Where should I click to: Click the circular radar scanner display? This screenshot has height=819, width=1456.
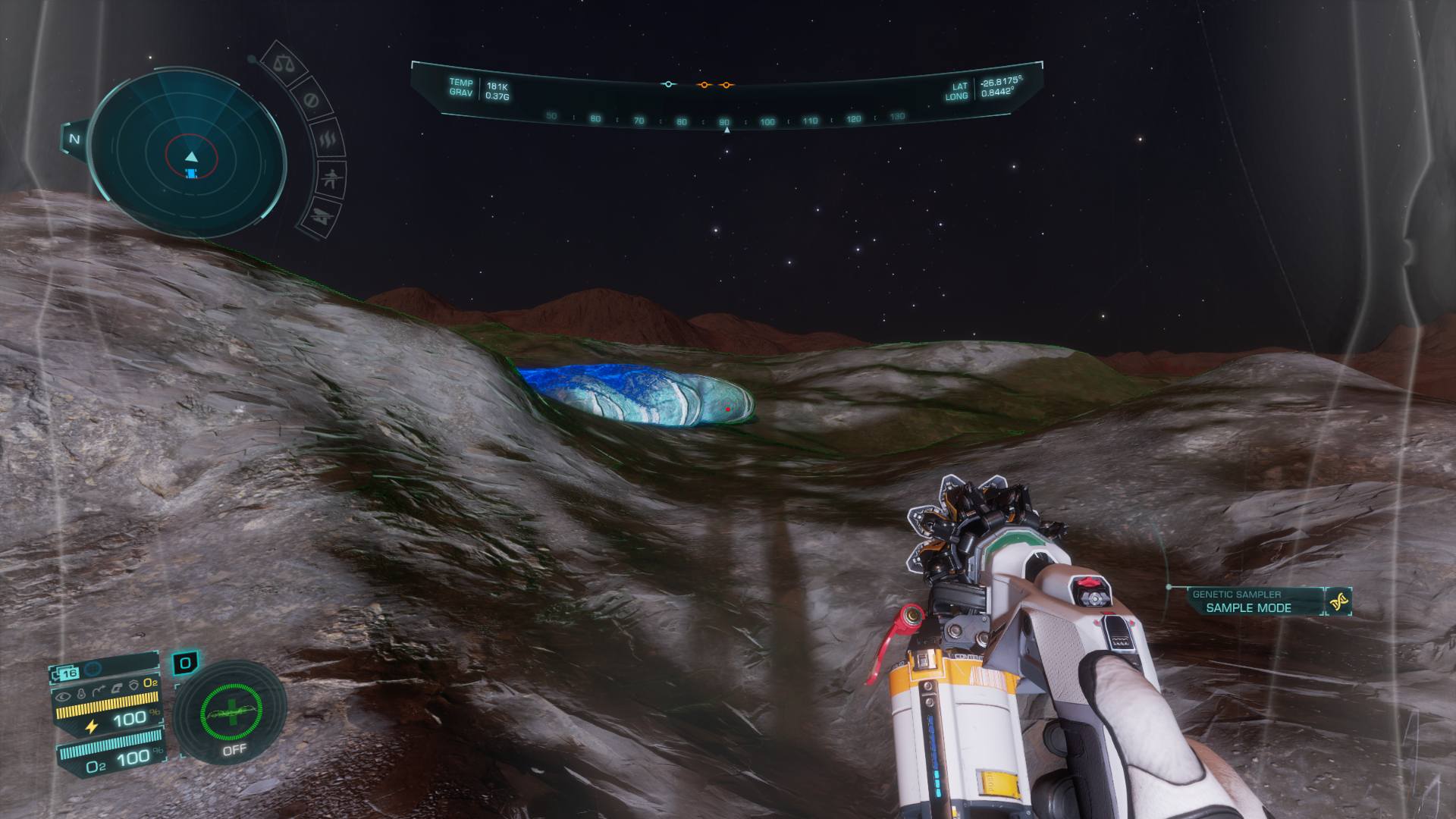(190, 157)
